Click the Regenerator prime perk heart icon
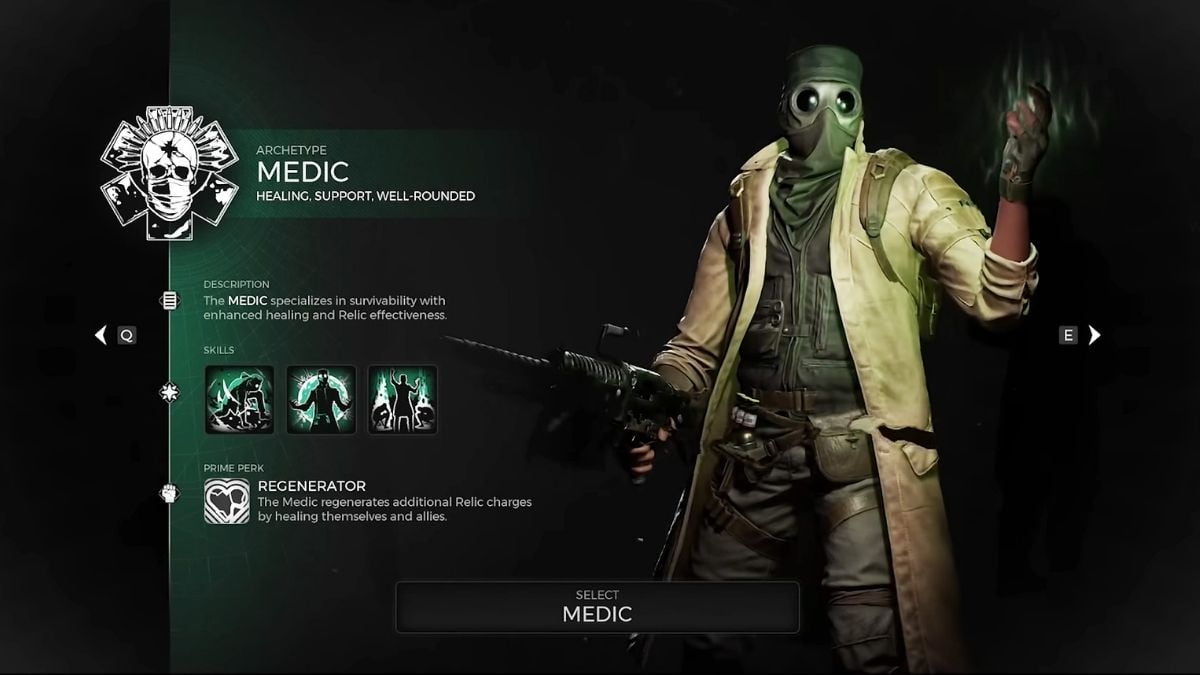The width and height of the screenshot is (1200, 675). pos(227,501)
